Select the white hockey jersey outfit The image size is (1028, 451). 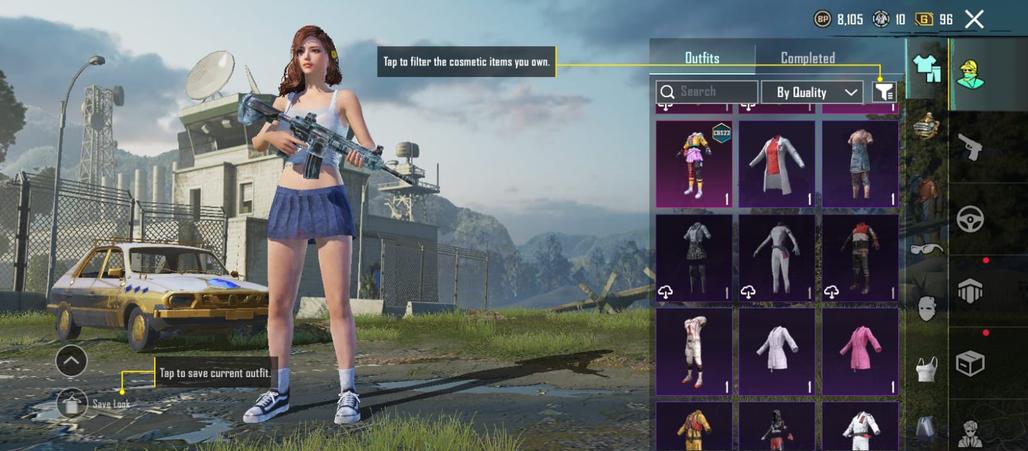pyautogui.click(x=694, y=351)
